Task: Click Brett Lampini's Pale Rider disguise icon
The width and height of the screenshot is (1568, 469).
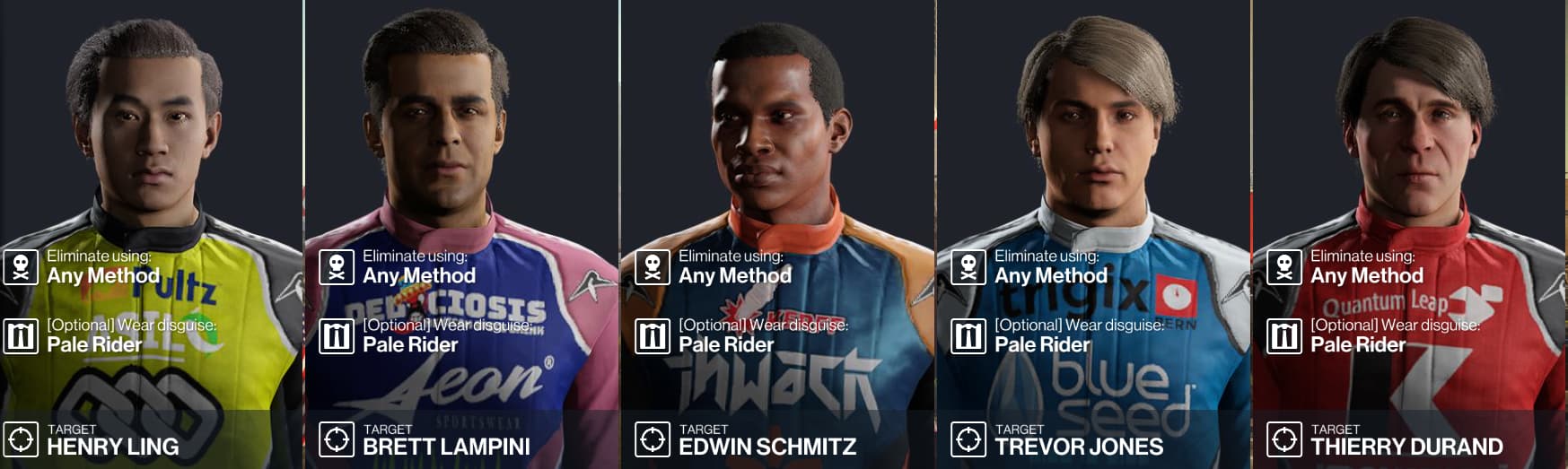Action: point(337,336)
